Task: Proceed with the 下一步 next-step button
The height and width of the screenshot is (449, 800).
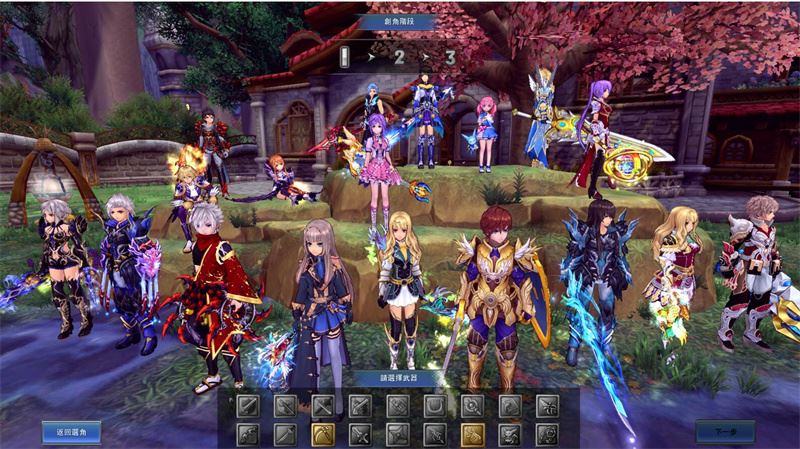Action: pos(724,431)
